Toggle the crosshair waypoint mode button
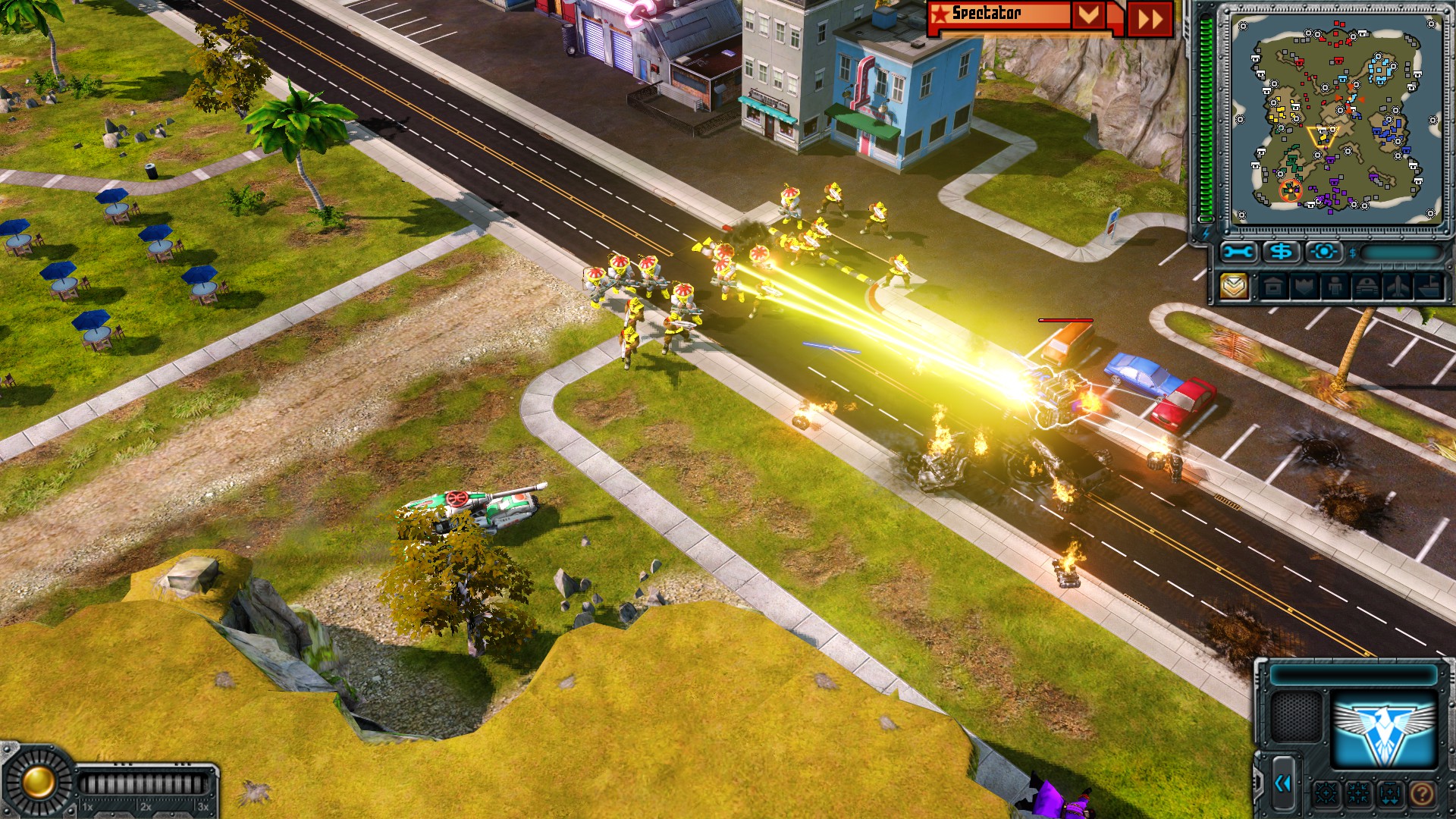This screenshot has width=1456, height=819. [x=1324, y=252]
